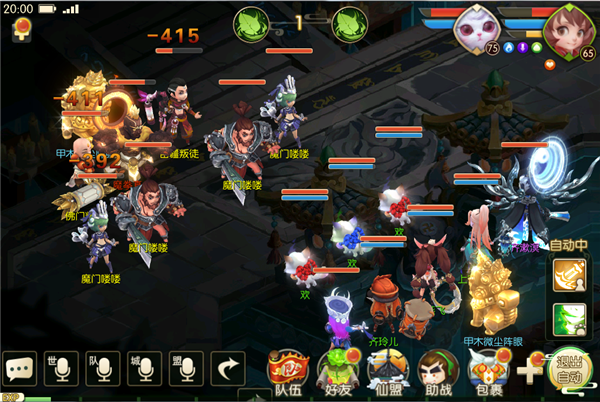Expand menu with the plus button
600x402 pixels.
point(530,369)
